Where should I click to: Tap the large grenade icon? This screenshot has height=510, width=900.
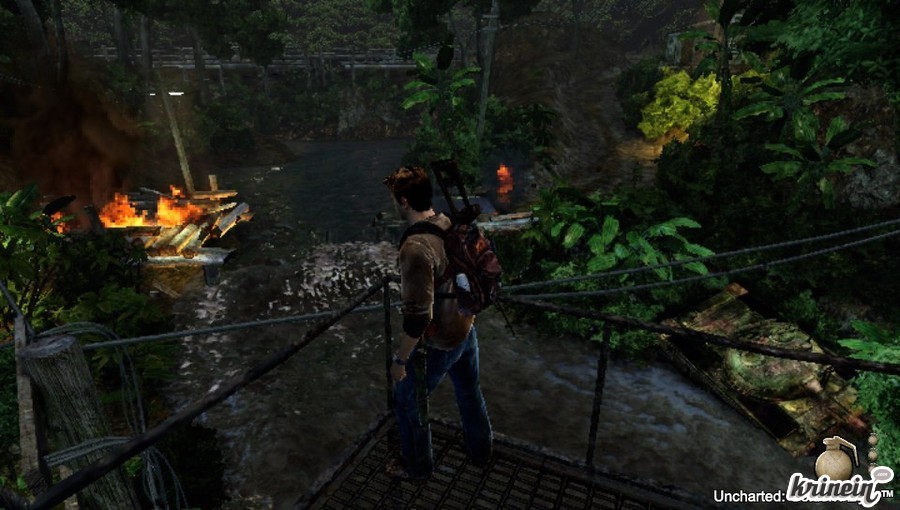coord(832,459)
